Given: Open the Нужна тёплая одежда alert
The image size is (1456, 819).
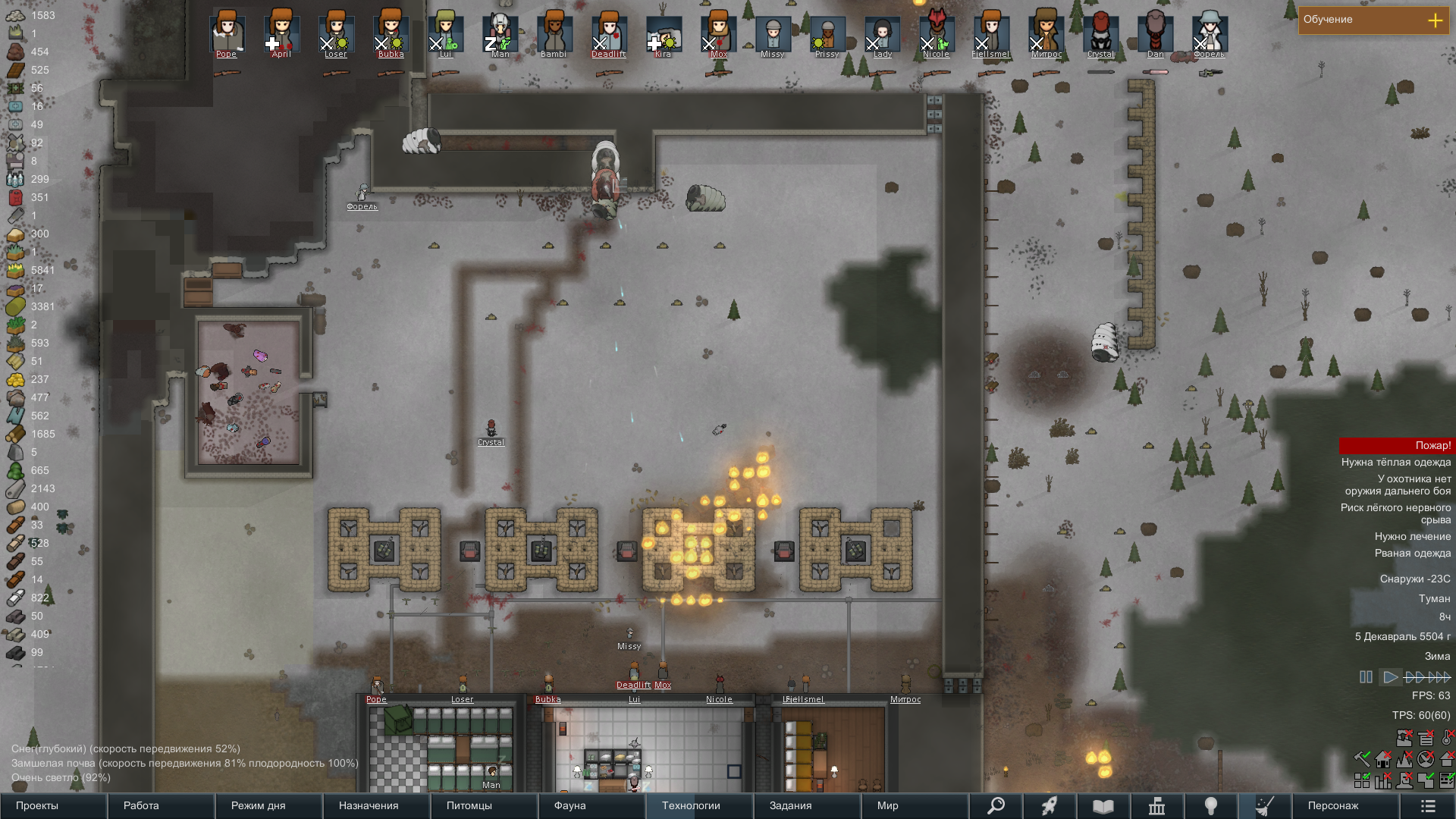Looking at the screenshot, I should tap(1395, 463).
